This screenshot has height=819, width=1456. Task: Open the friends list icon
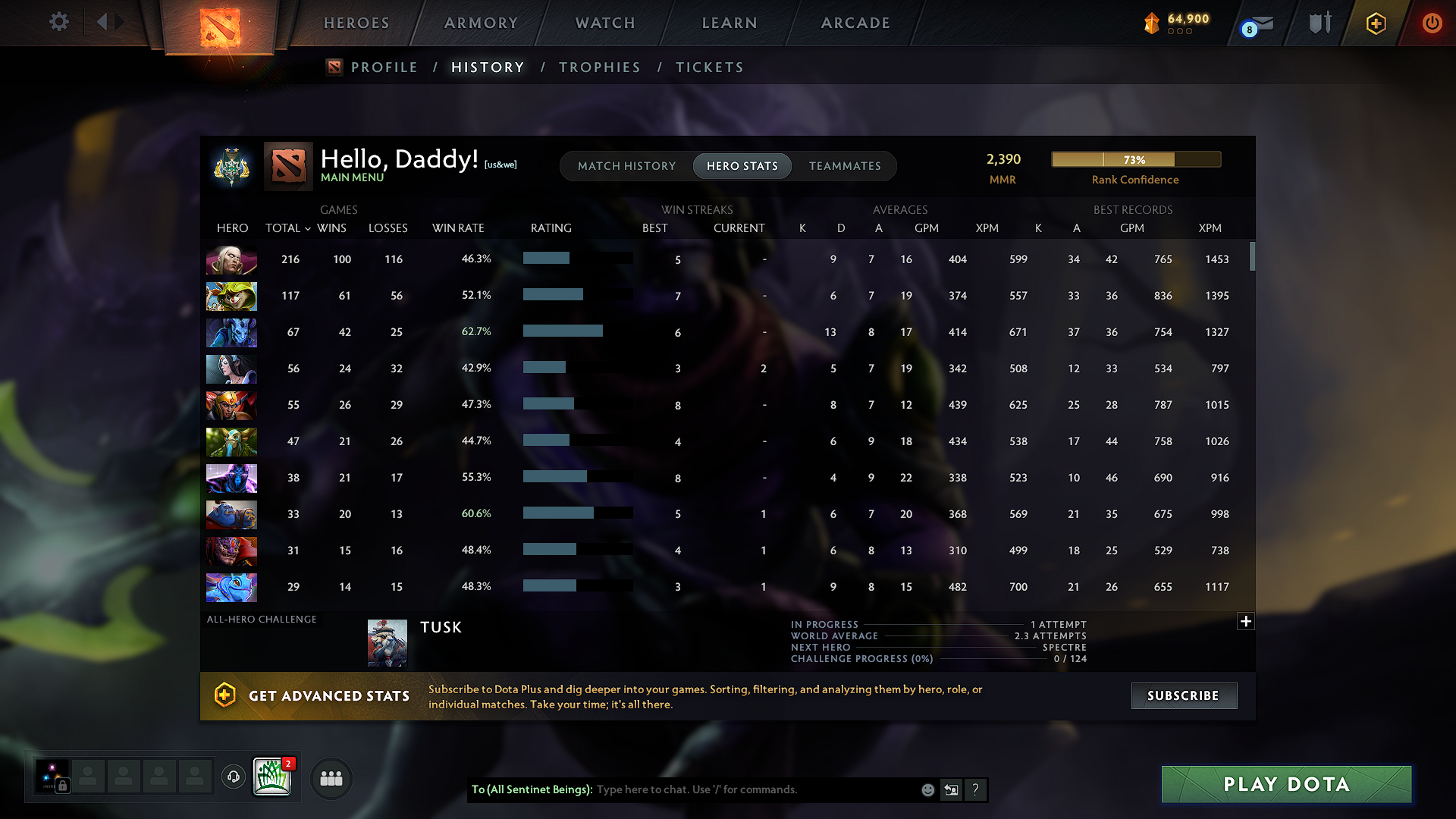pos(331,778)
